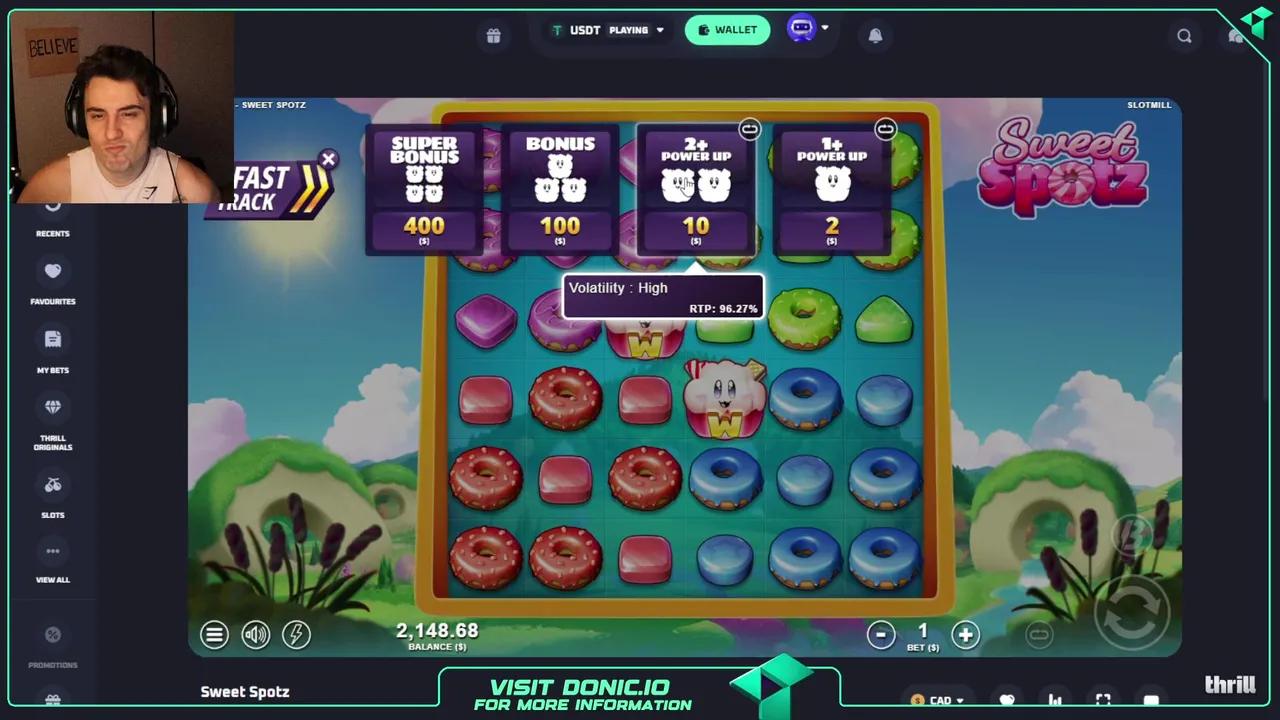Open the notifications bell
The height and width of the screenshot is (720, 1280).
pyautogui.click(x=875, y=35)
